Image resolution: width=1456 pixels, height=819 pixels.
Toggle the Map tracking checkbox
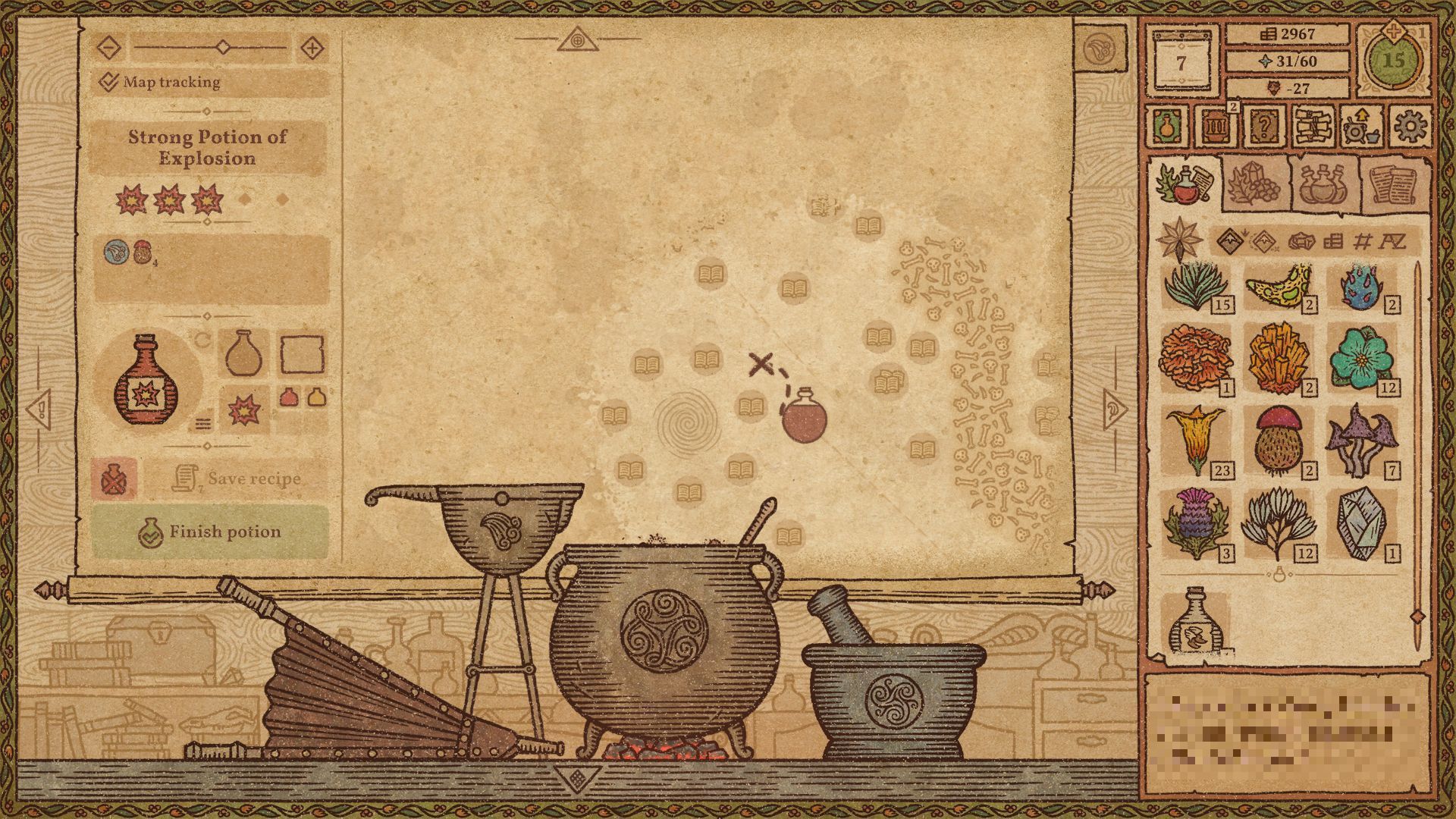110,81
